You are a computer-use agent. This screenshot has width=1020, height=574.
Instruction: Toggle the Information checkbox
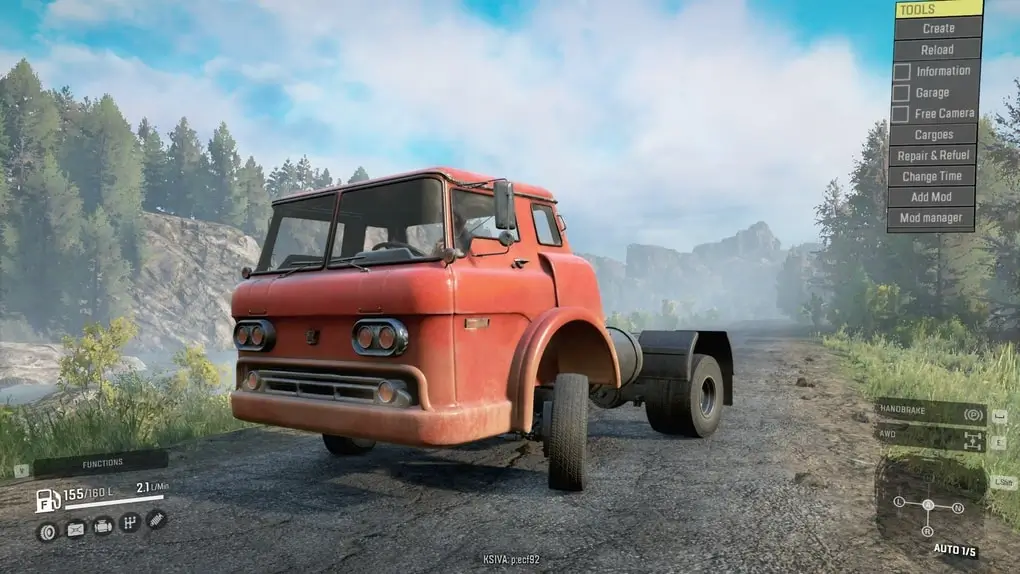901,71
